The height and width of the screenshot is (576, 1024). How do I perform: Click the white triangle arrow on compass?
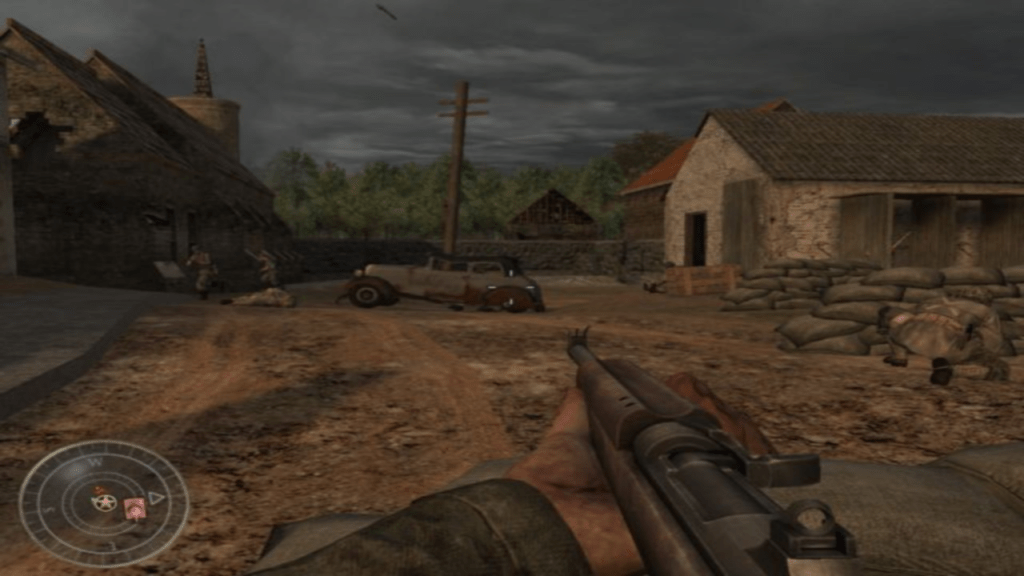click(155, 497)
